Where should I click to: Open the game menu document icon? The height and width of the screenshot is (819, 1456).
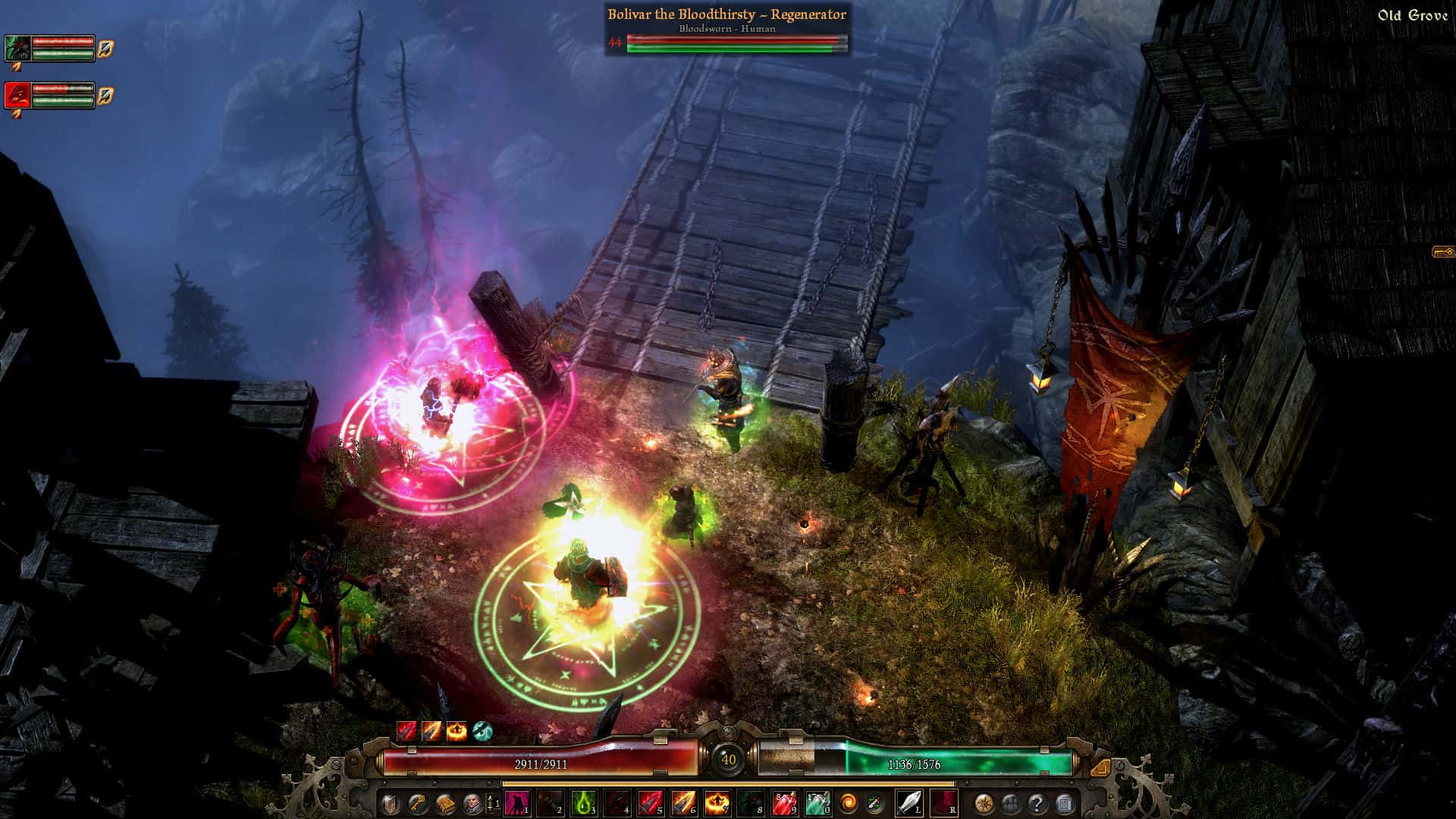pos(1065,803)
